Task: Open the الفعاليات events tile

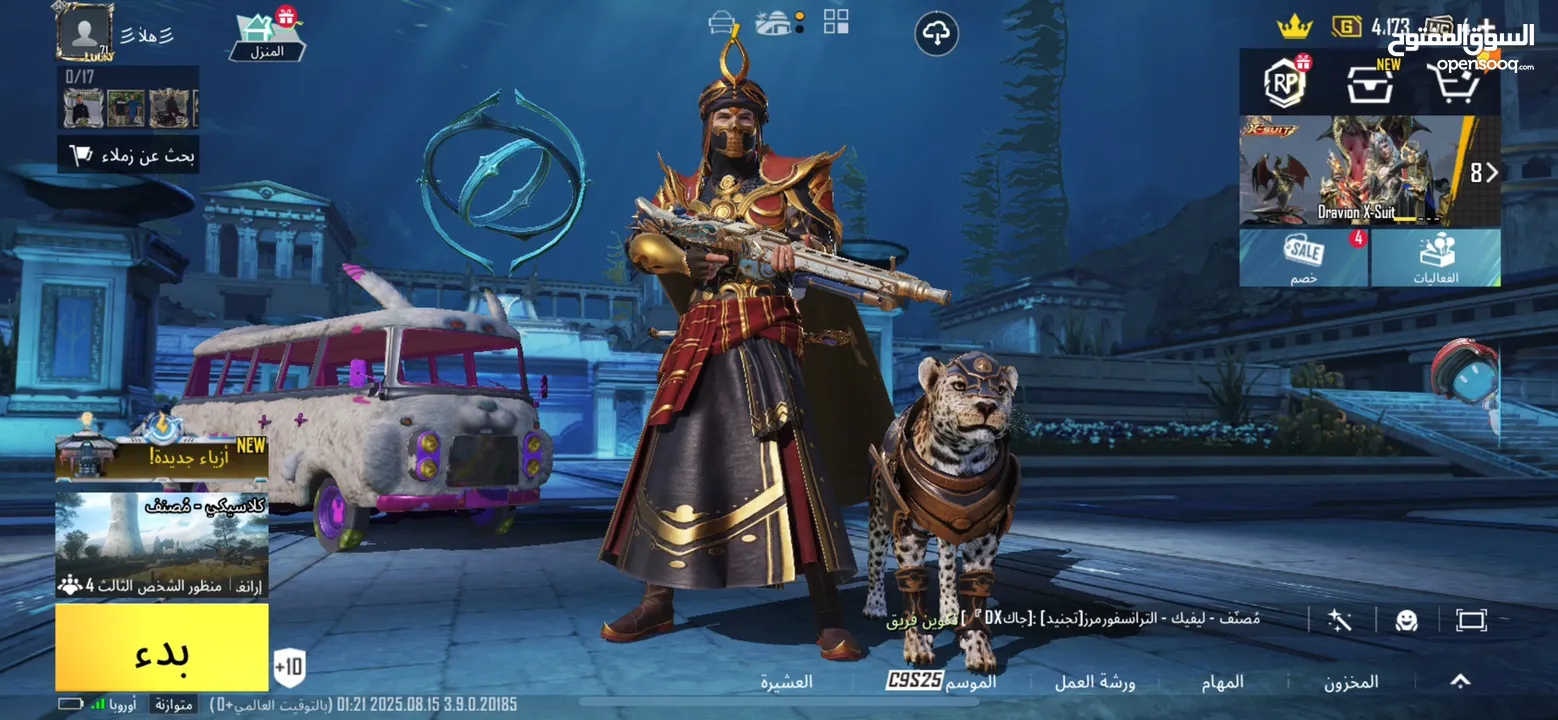Action: tap(1436, 258)
